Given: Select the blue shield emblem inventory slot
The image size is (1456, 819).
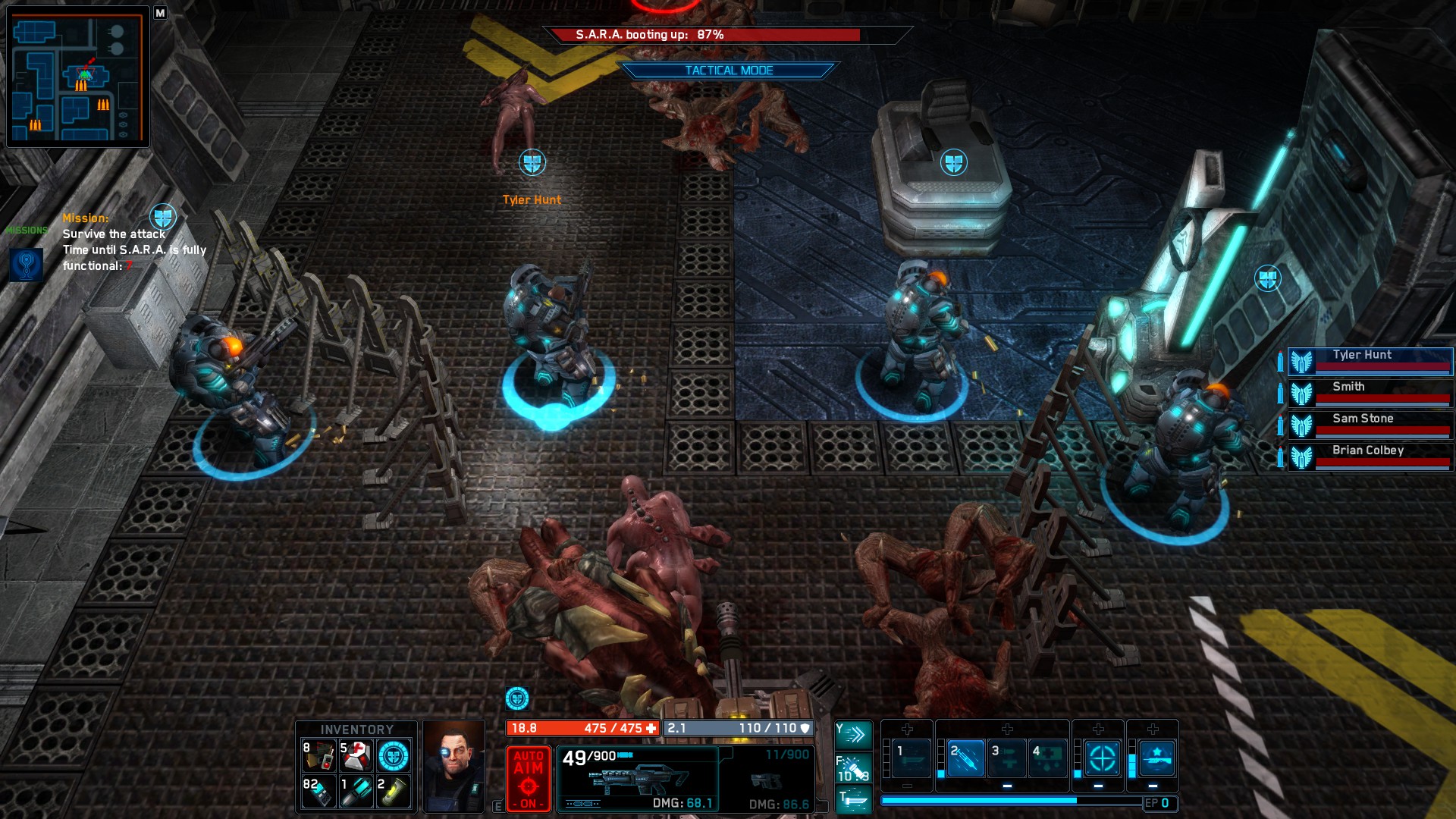Looking at the screenshot, I should (394, 755).
